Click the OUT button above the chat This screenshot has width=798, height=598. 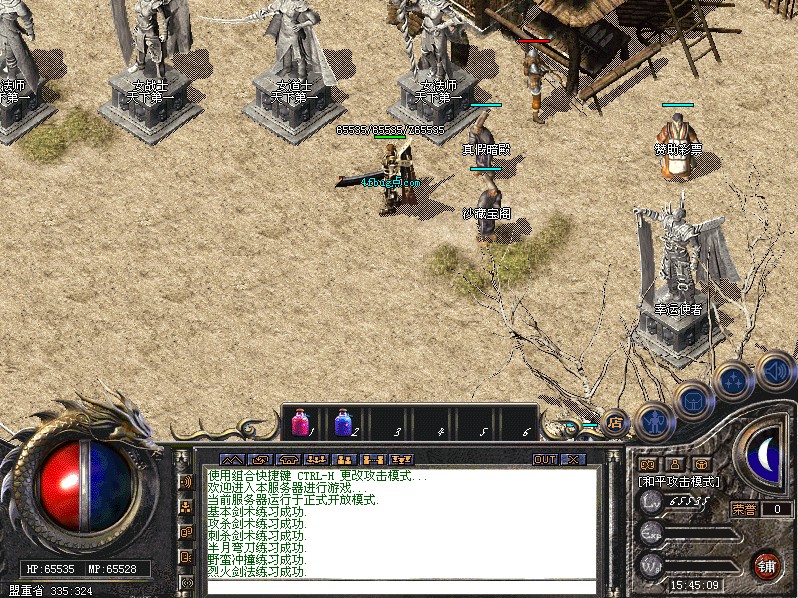click(545, 460)
